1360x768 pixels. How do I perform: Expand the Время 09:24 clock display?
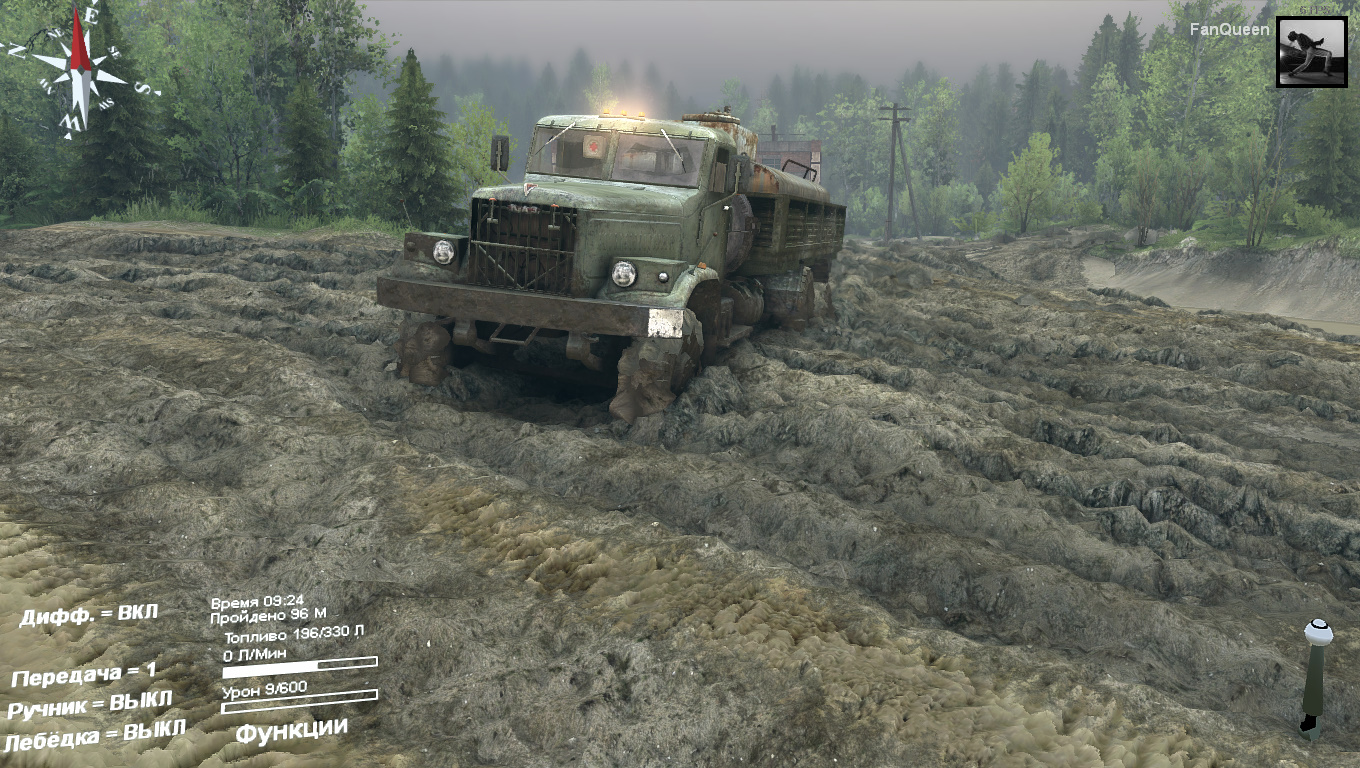pos(254,602)
